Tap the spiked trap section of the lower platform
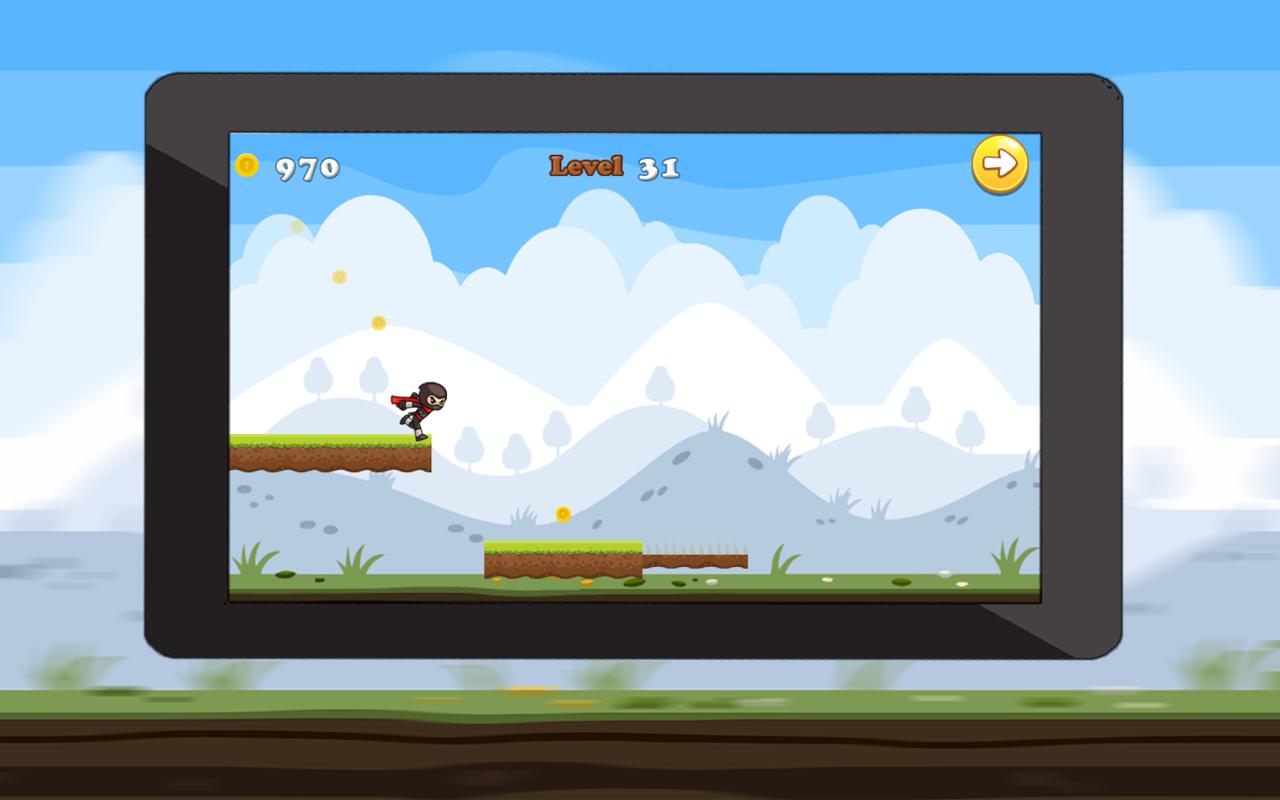 pos(695,550)
